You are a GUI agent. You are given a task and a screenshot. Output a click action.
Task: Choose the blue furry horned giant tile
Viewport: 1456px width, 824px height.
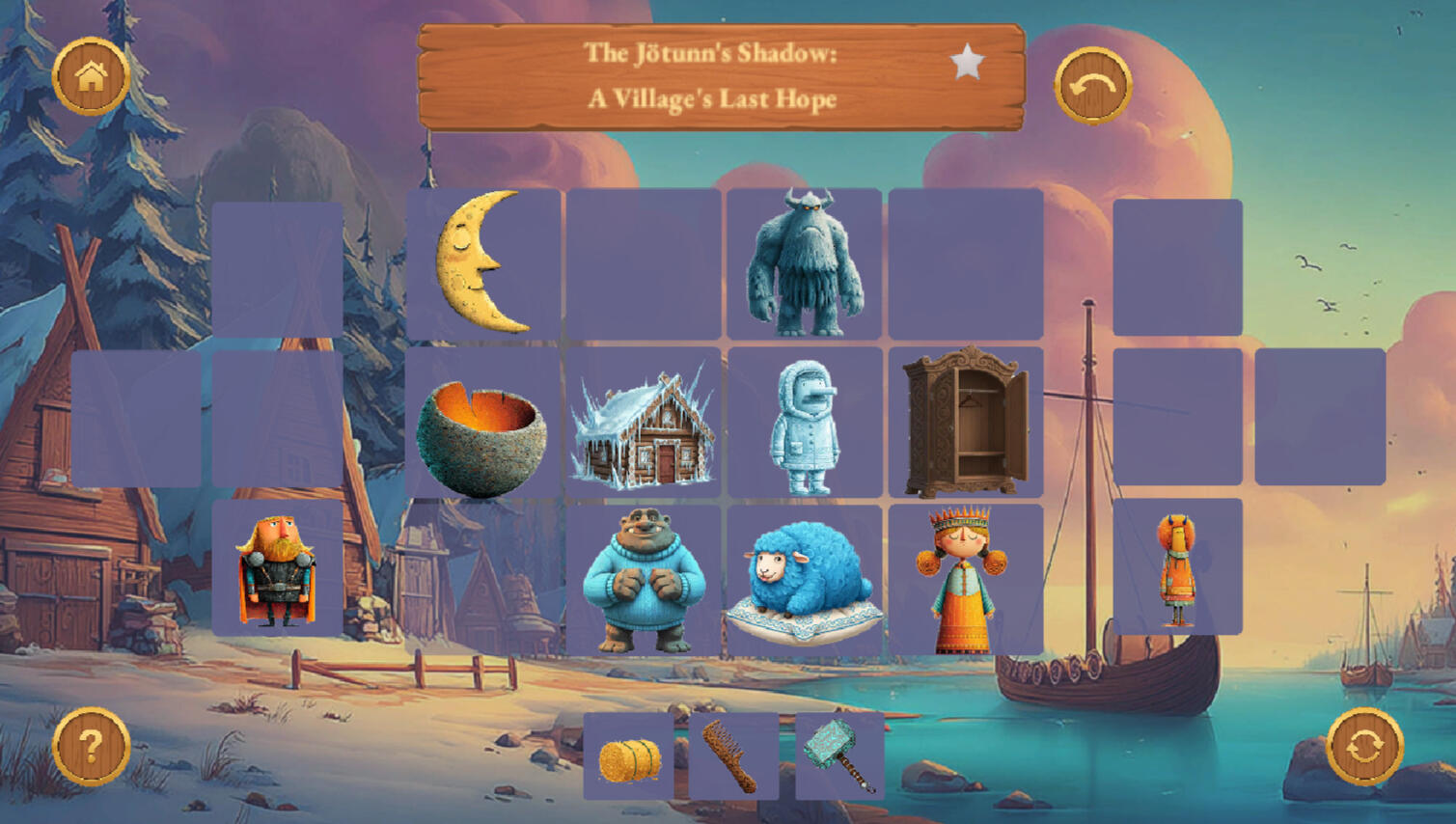[804, 262]
